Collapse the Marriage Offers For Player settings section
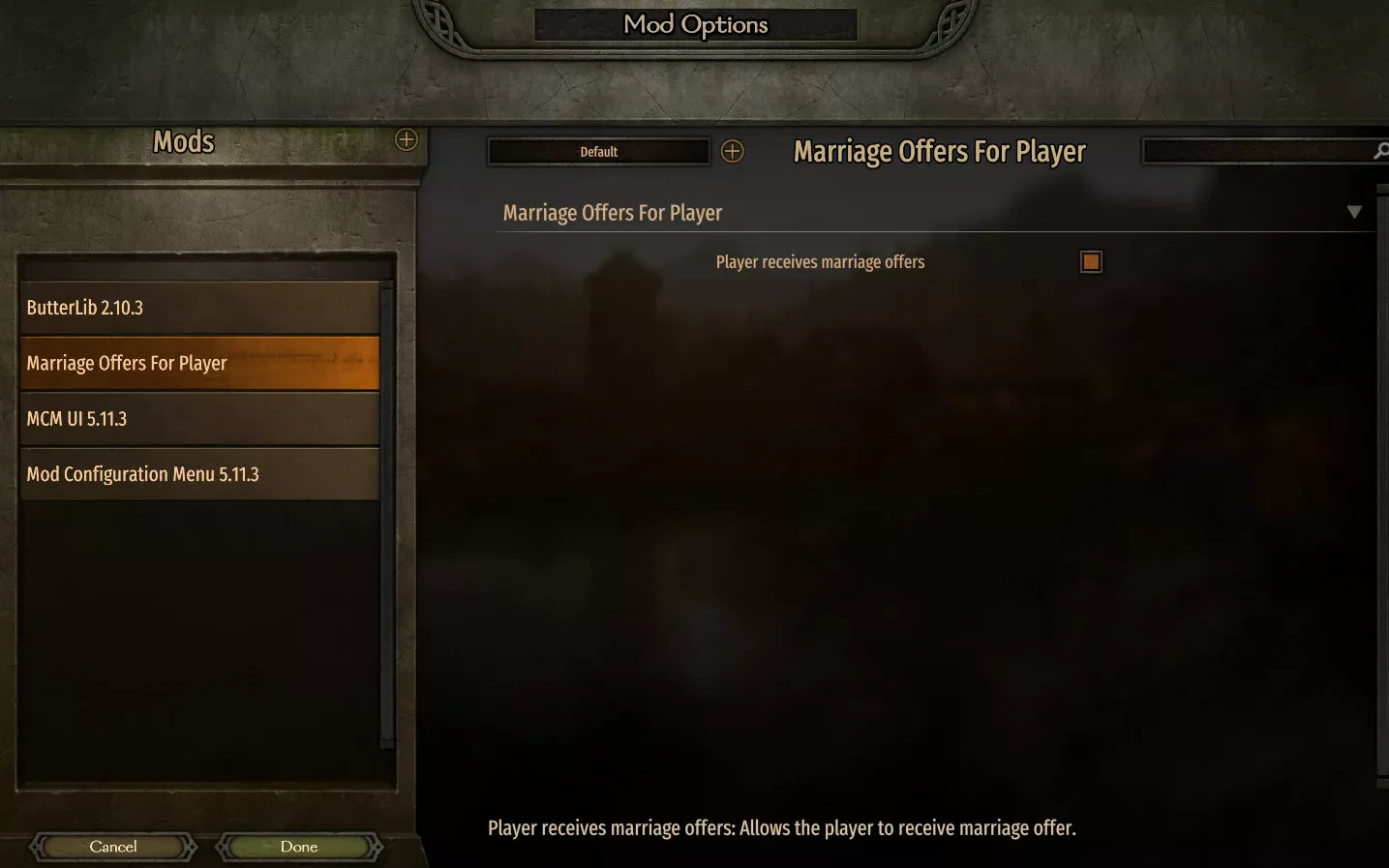The height and width of the screenshot is (868, 1389). tap(1354, 211)
